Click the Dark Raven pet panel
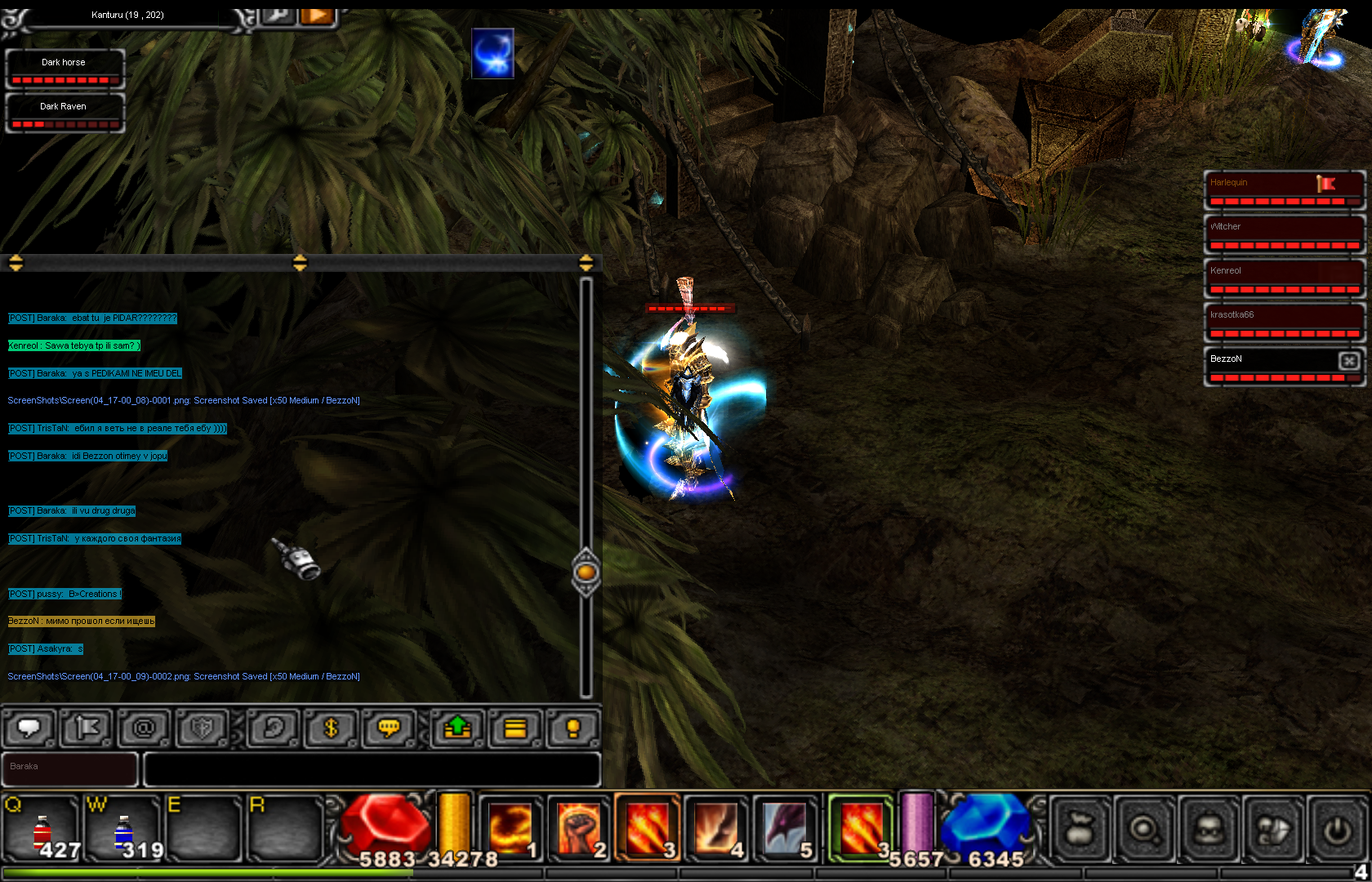The height and width of the screenshot is (882, 1372). coord(64,113)
